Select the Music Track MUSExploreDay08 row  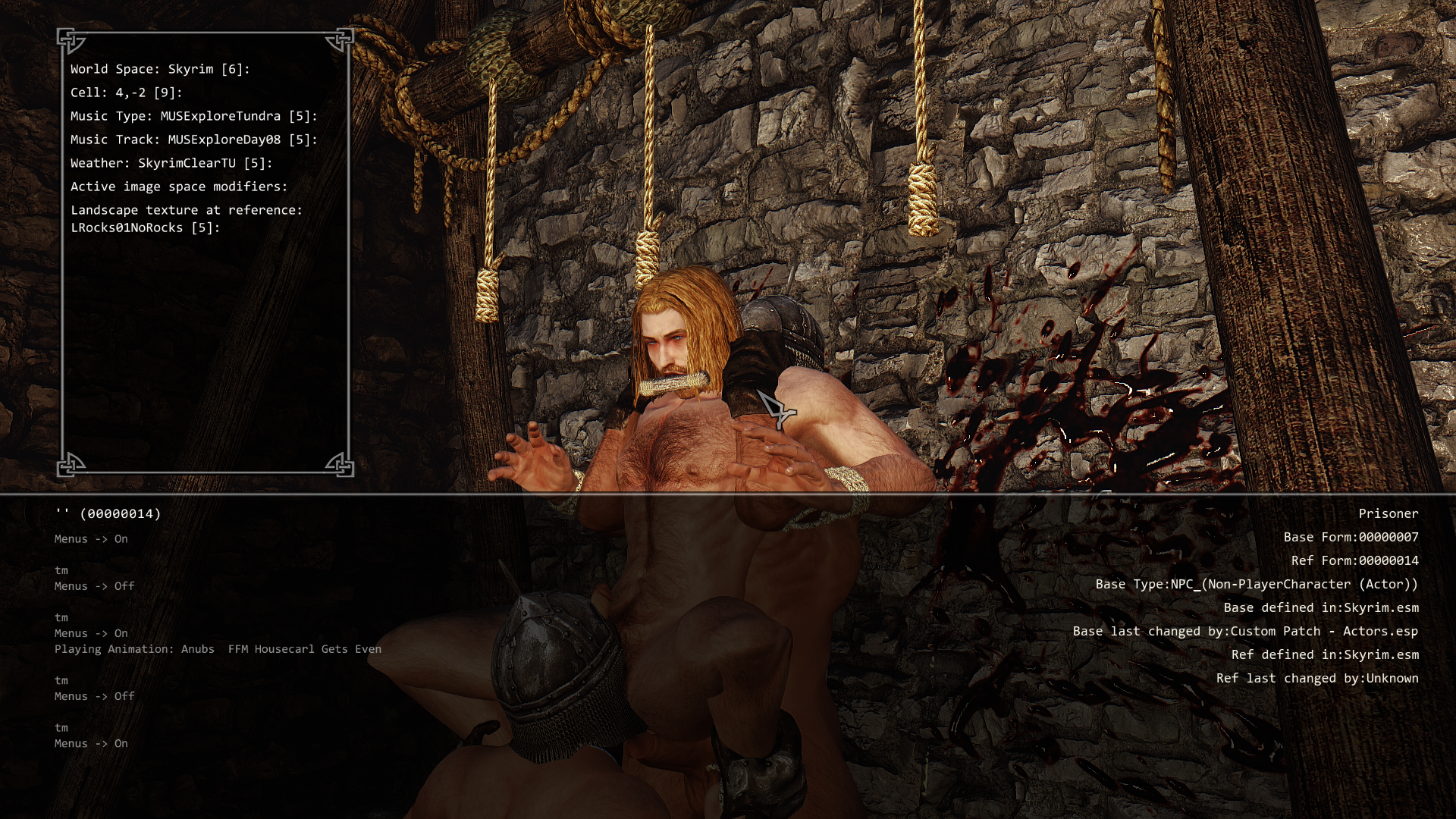click(194, 140)
